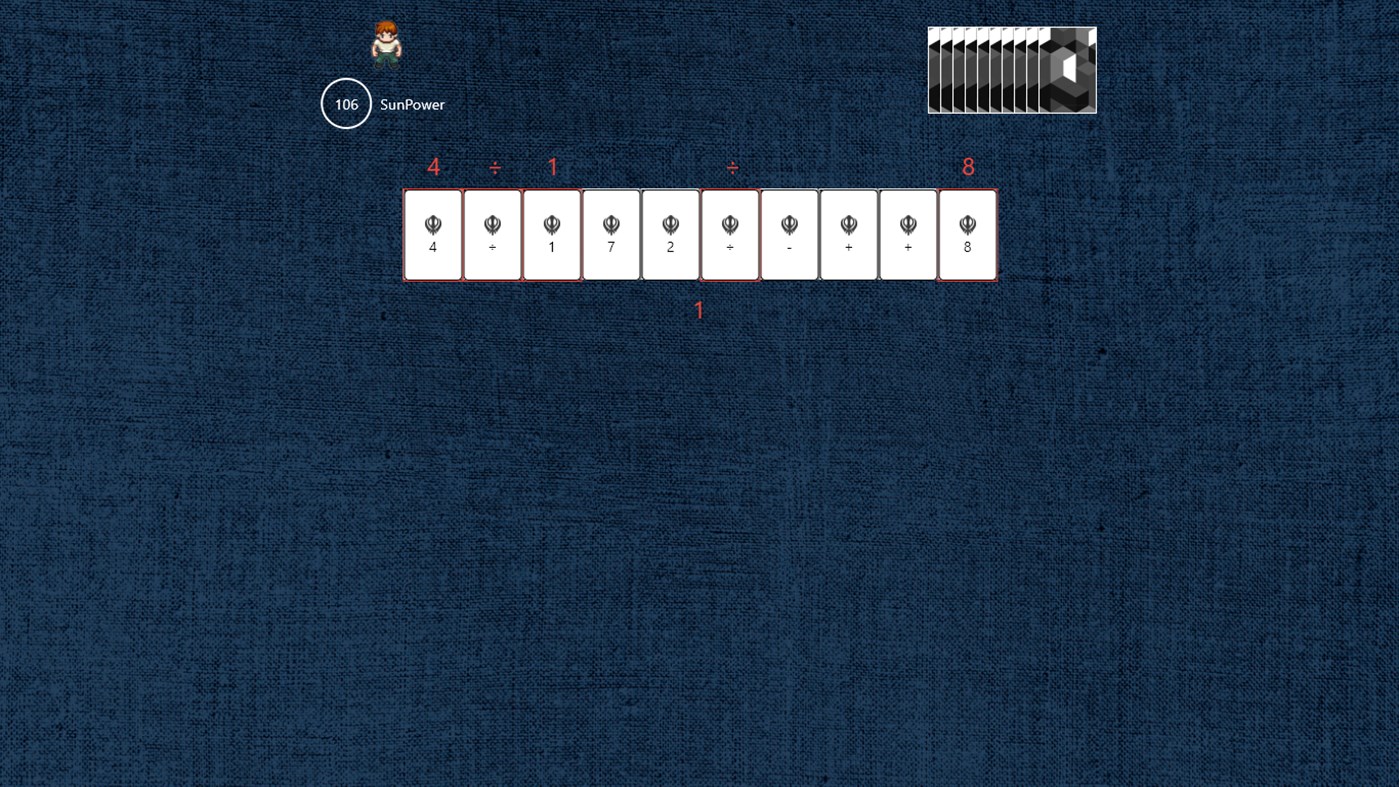Image resolution: width=1399 pixels, height=787 pixels.
Task: Click the 106 score circle
Action: click(346, 103)
